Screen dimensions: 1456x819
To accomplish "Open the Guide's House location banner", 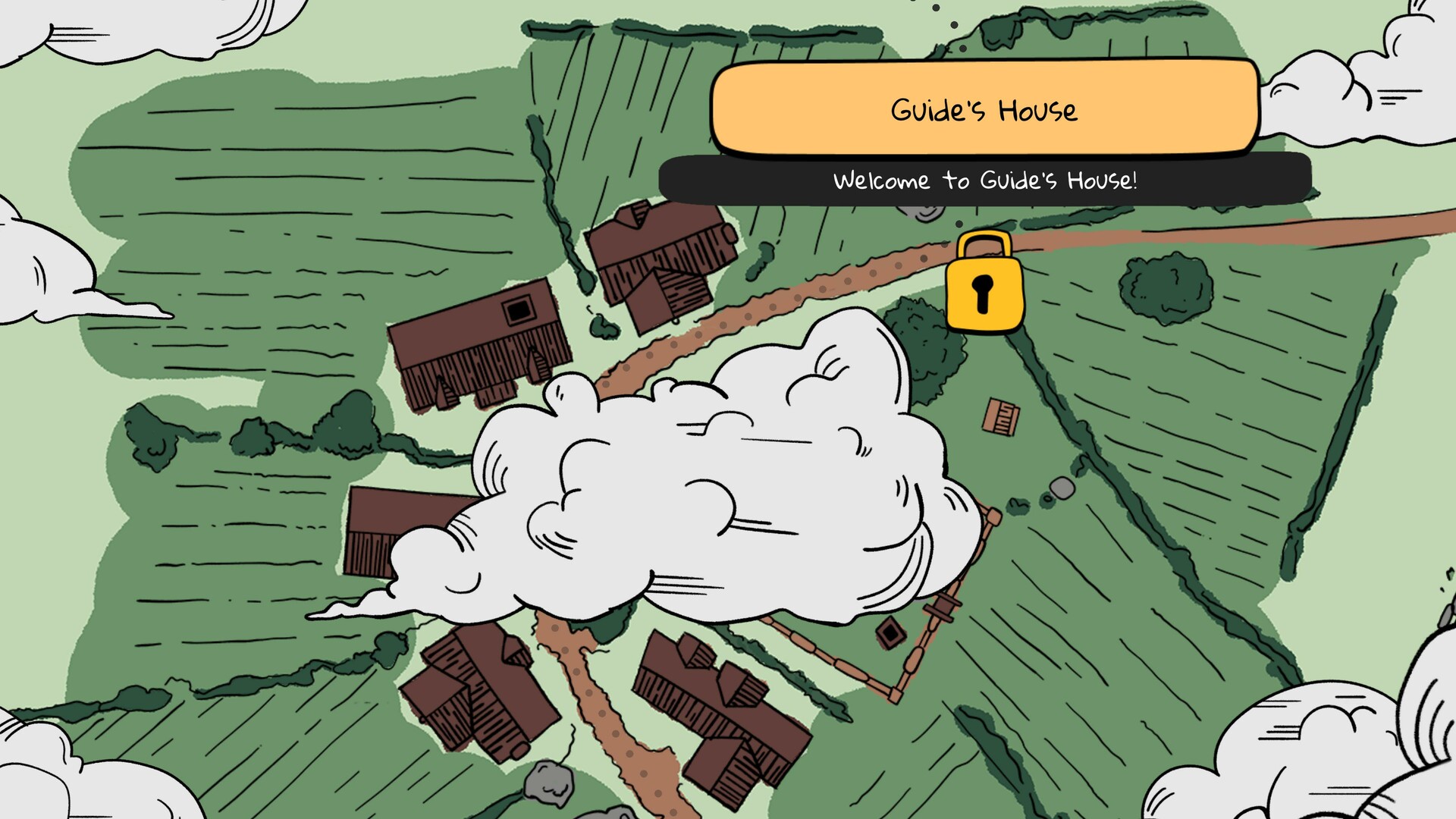I will pos(984,110).
